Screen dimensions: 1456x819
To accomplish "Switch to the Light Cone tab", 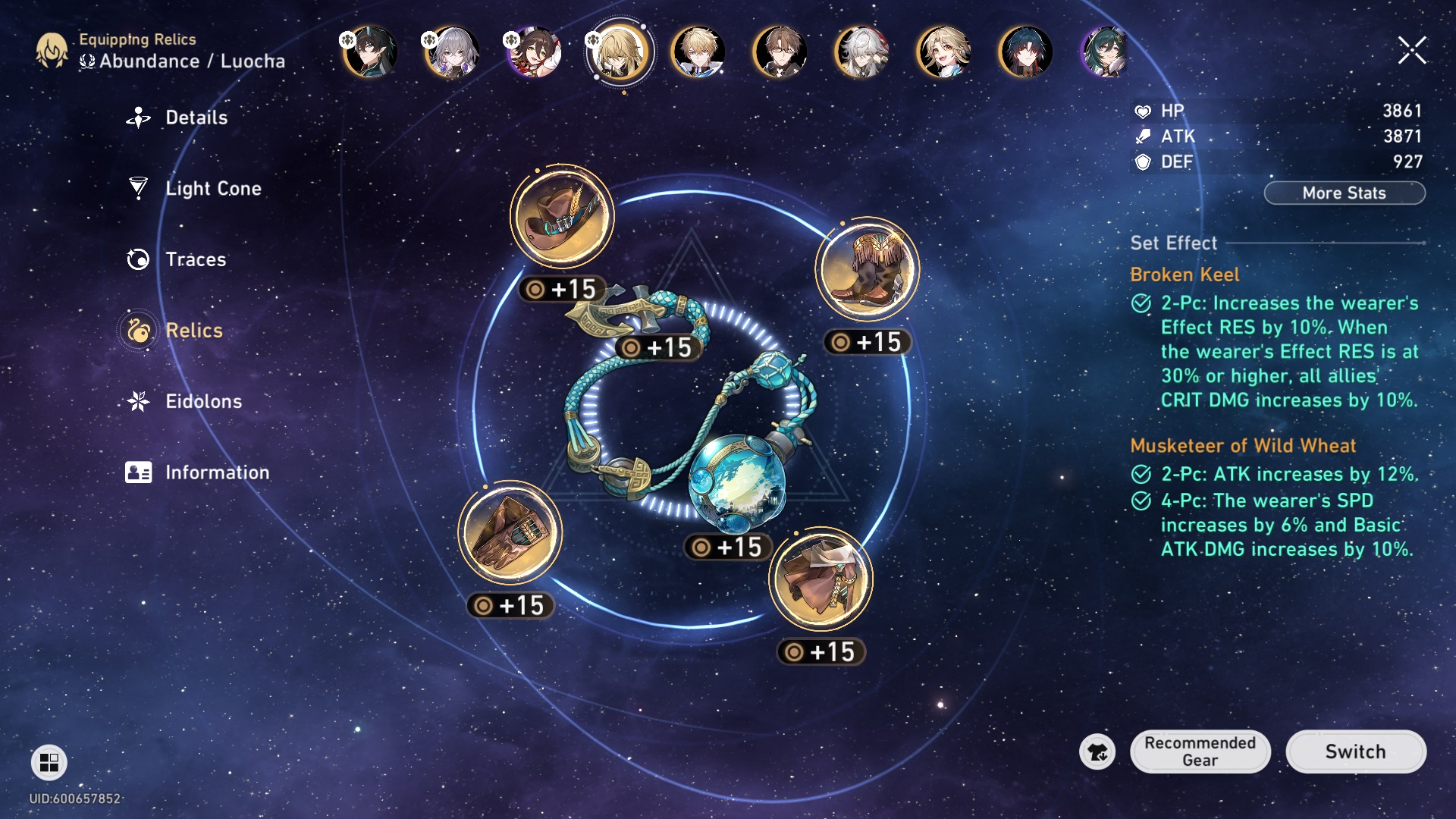I will click(x=212, y=188).
